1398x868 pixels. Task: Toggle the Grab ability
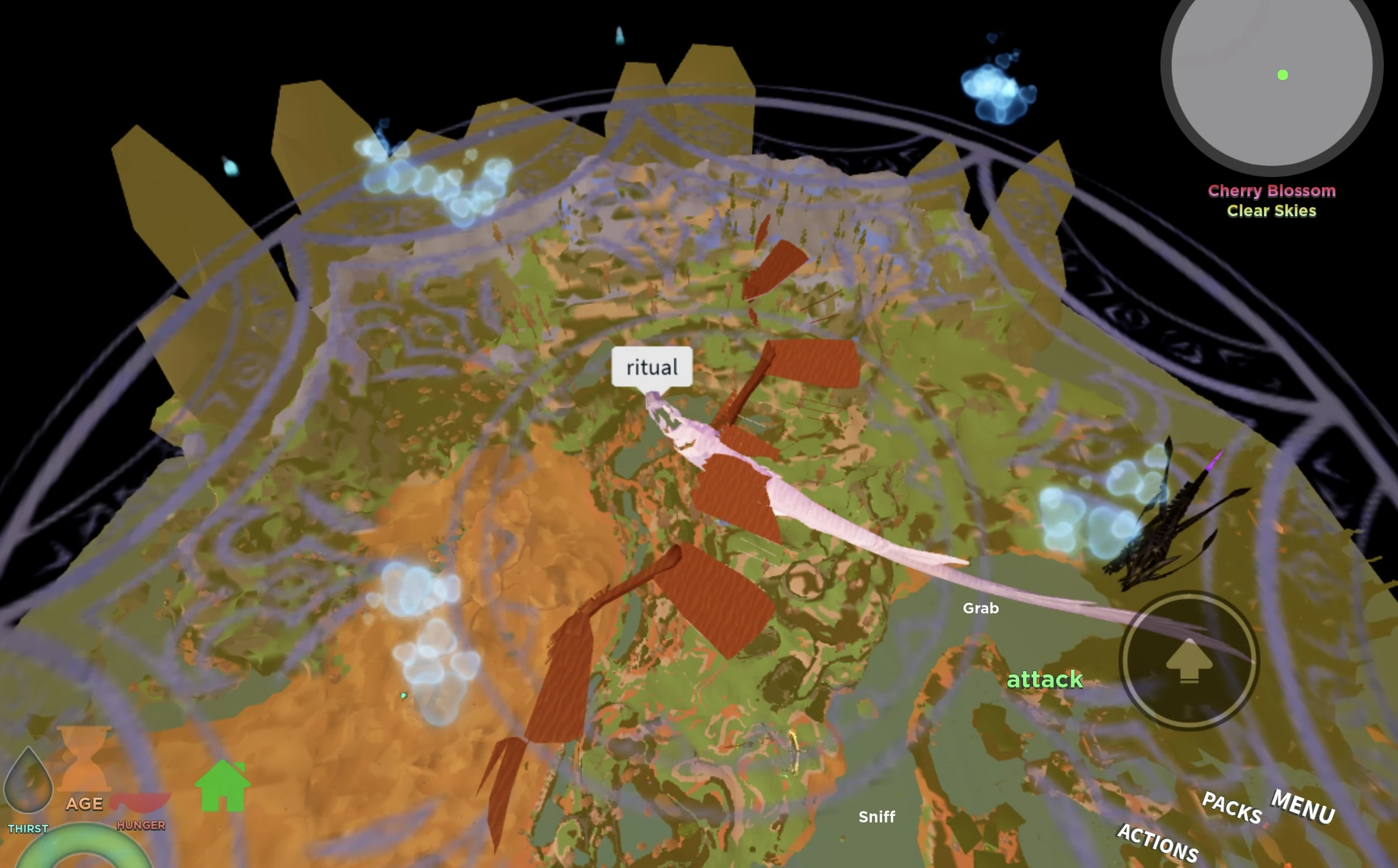pos(980,608)
